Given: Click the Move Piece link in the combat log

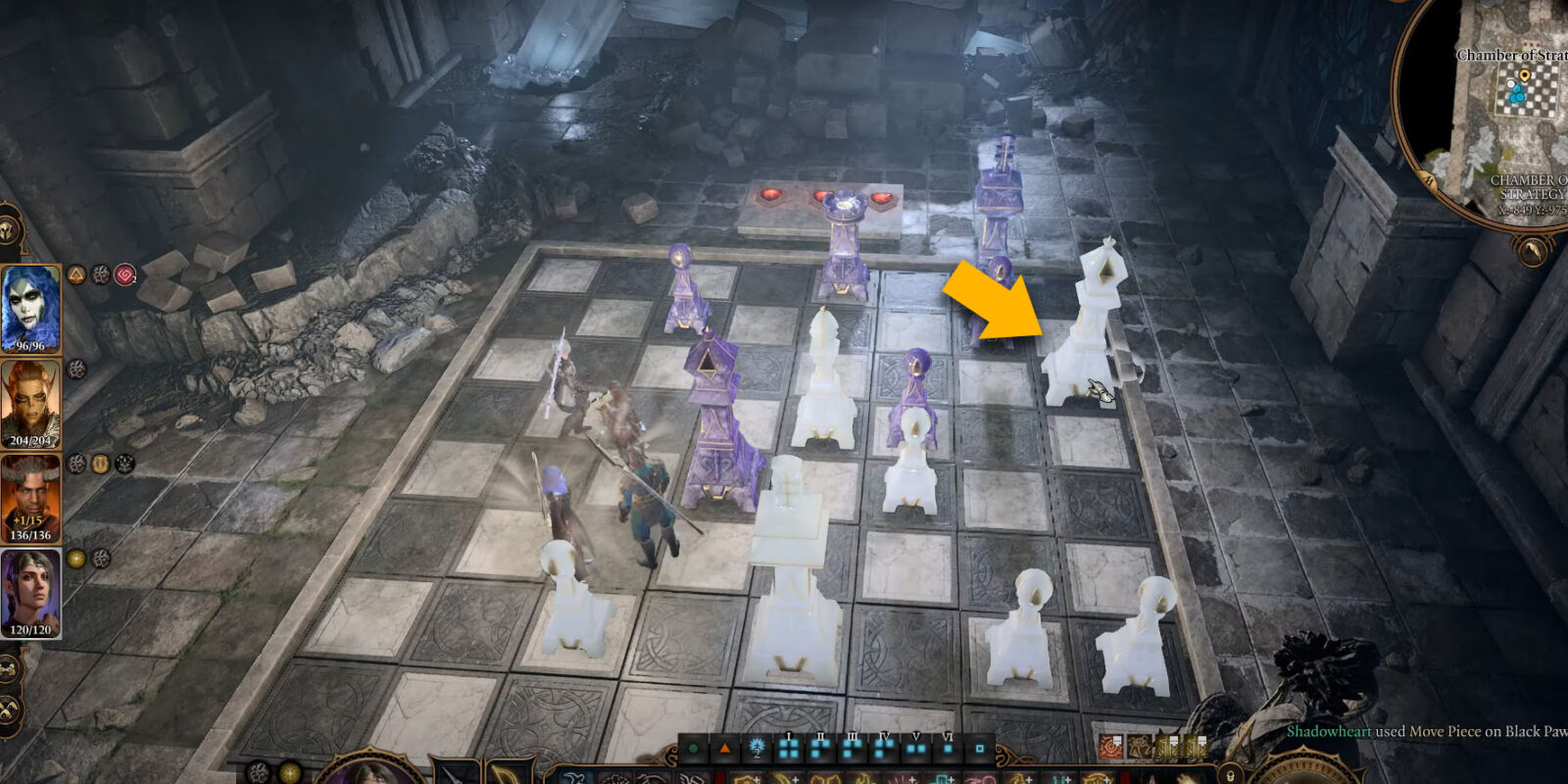Looking at the screenshot, I should [x=1445, y=732].
